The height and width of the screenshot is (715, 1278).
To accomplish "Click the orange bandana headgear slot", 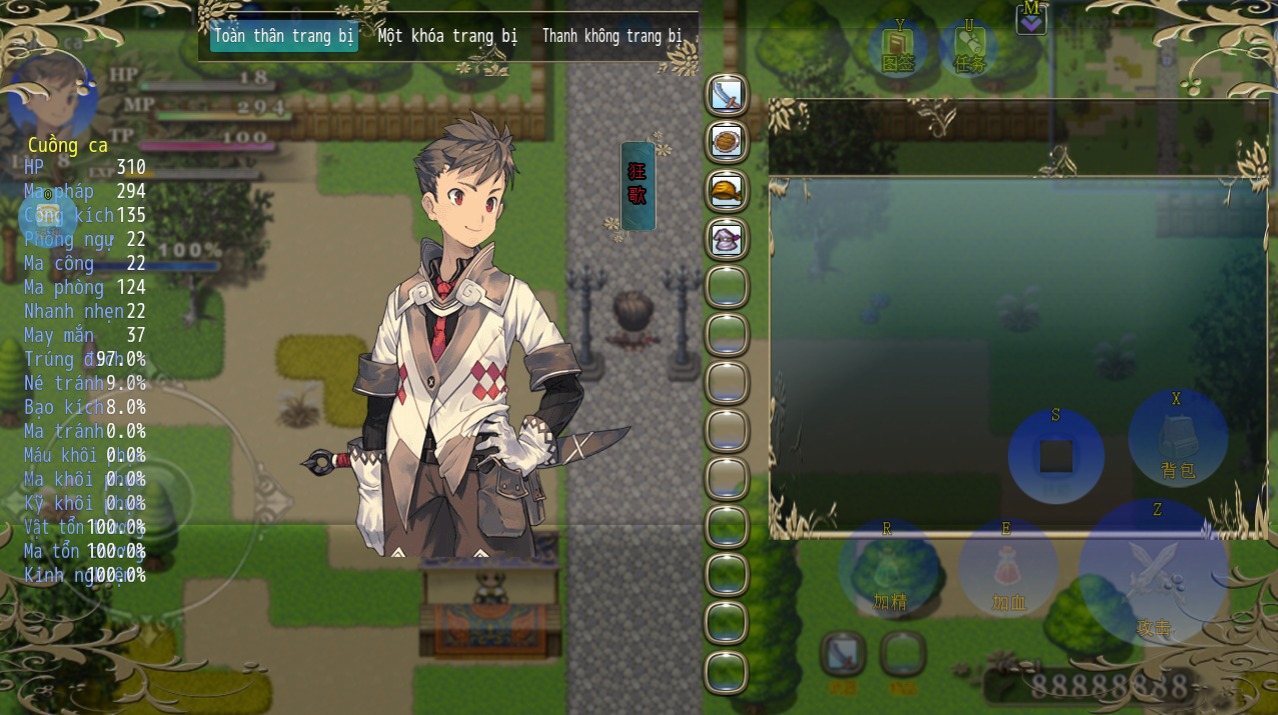I will click(727, 191).
